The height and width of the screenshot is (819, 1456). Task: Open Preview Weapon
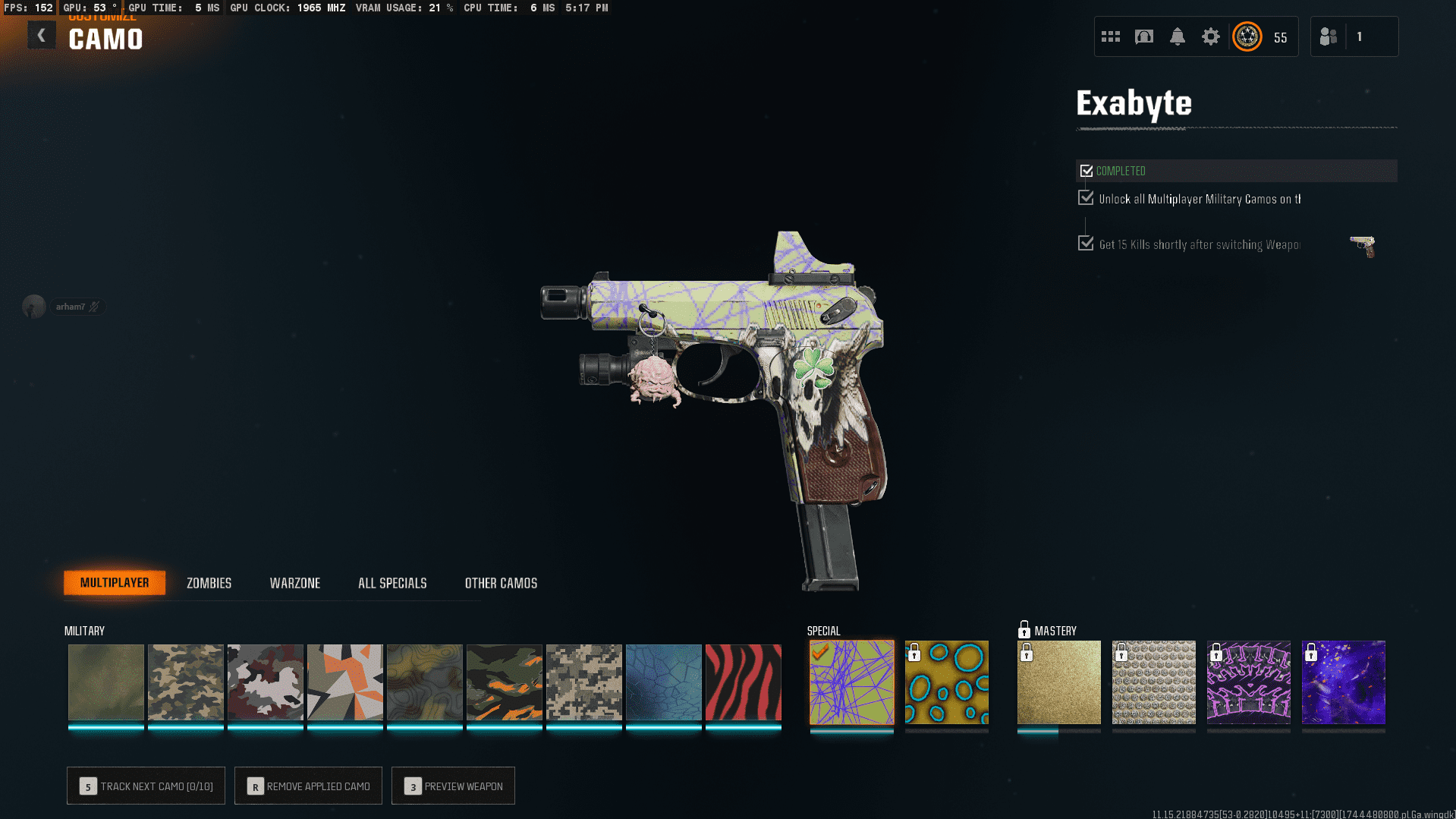(x=453, y=786)
